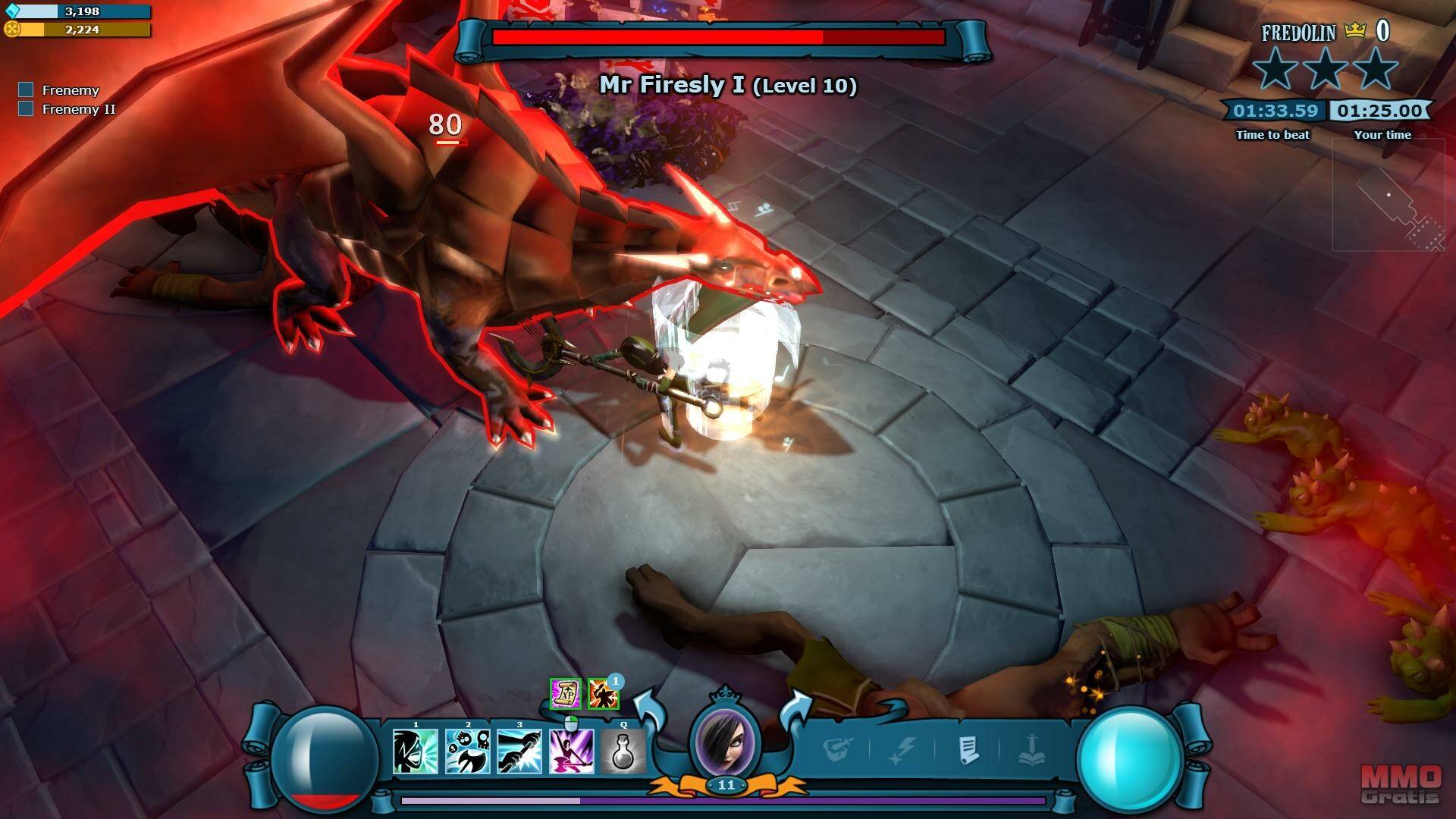The image size is (1456, 819).
Task: Activate the shouting face ability in slot 1
Action: (x=416, y=752)
